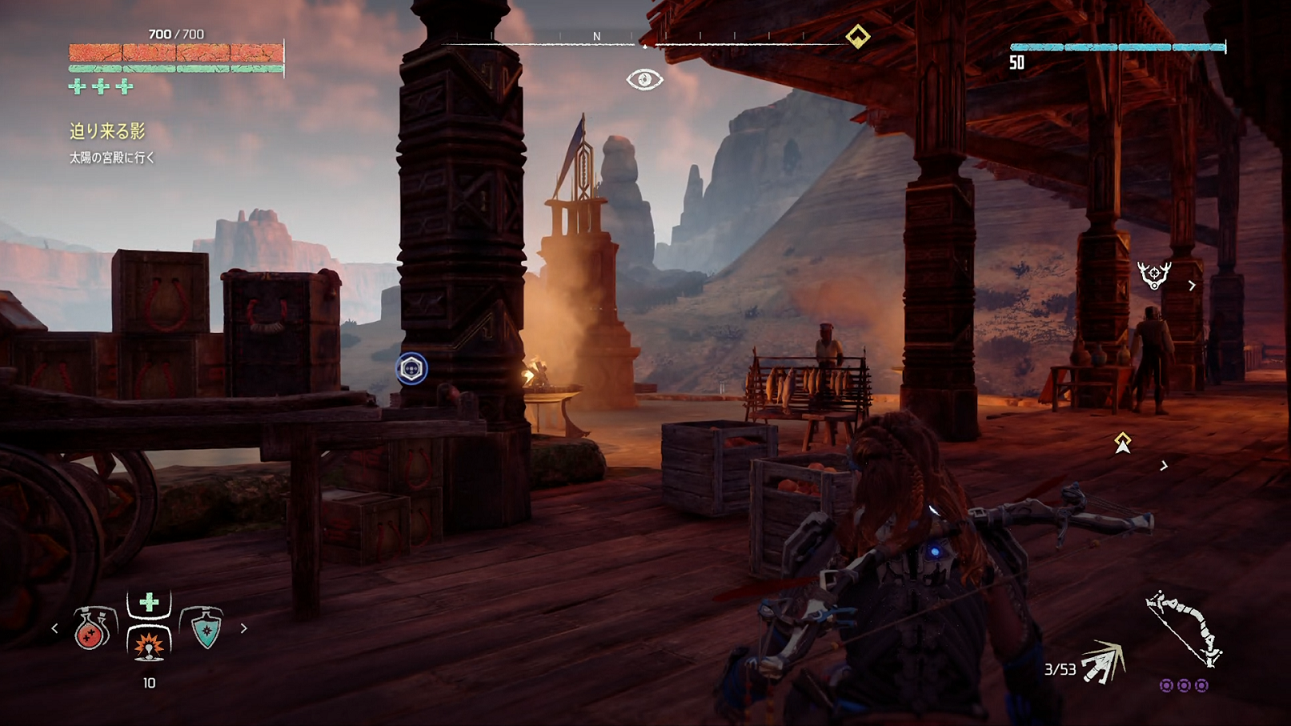Click the eye stealth visibility indicator
Viewport: 1291px width, 726px height.
(645, 79)
